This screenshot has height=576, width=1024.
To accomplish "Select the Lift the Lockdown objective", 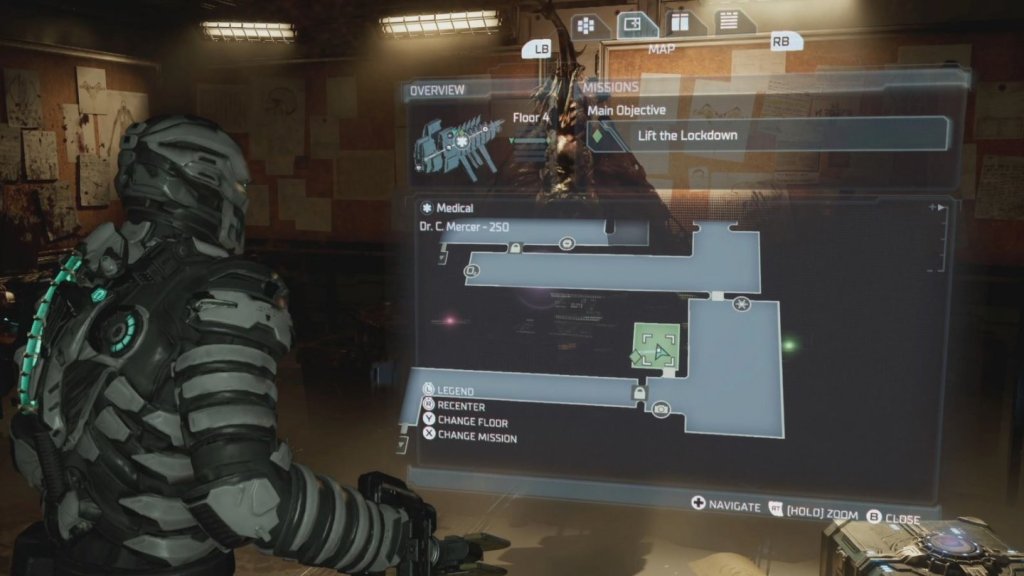I will click(768, 134).
